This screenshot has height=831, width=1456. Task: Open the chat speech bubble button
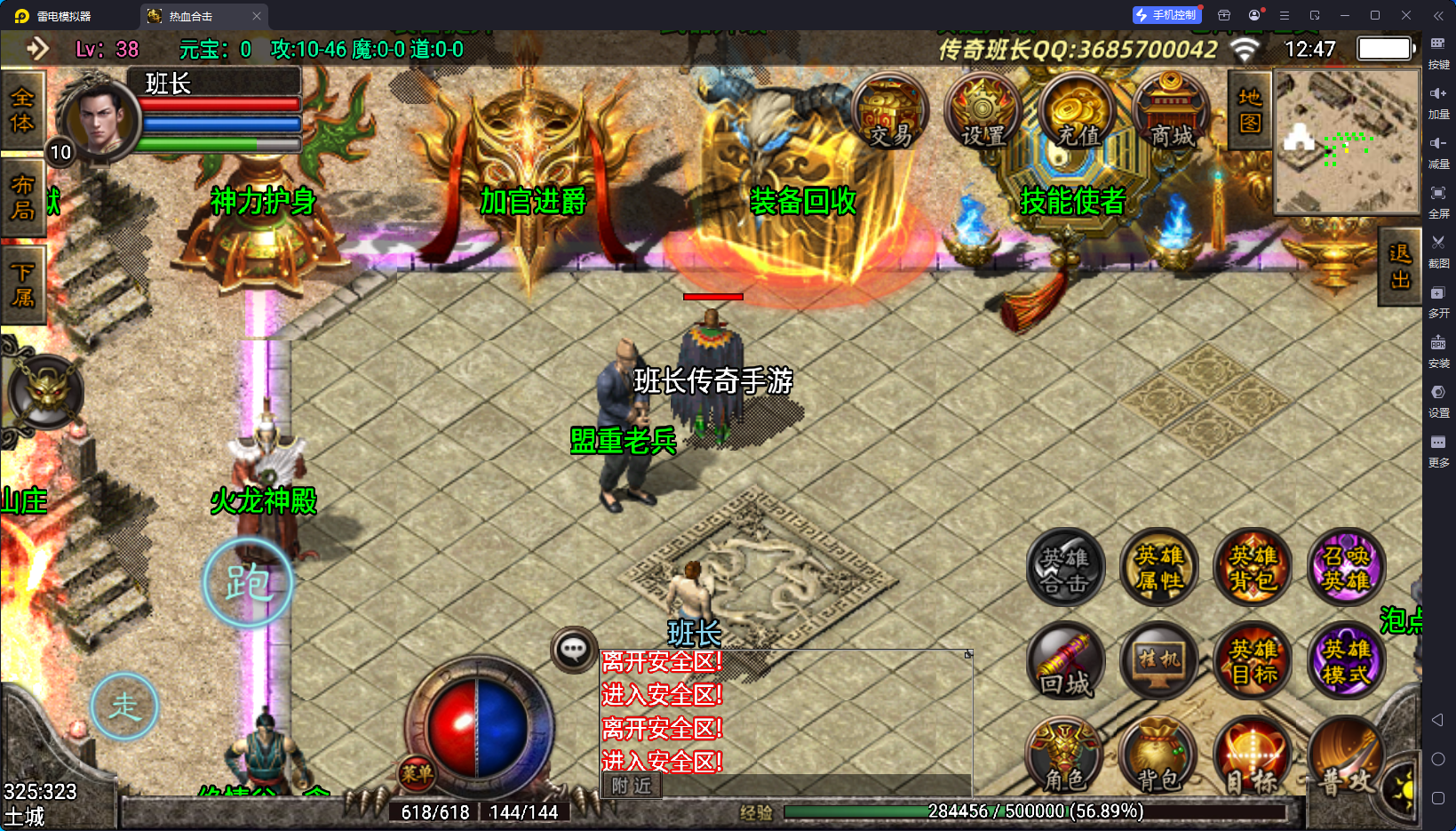click(573, 650)
